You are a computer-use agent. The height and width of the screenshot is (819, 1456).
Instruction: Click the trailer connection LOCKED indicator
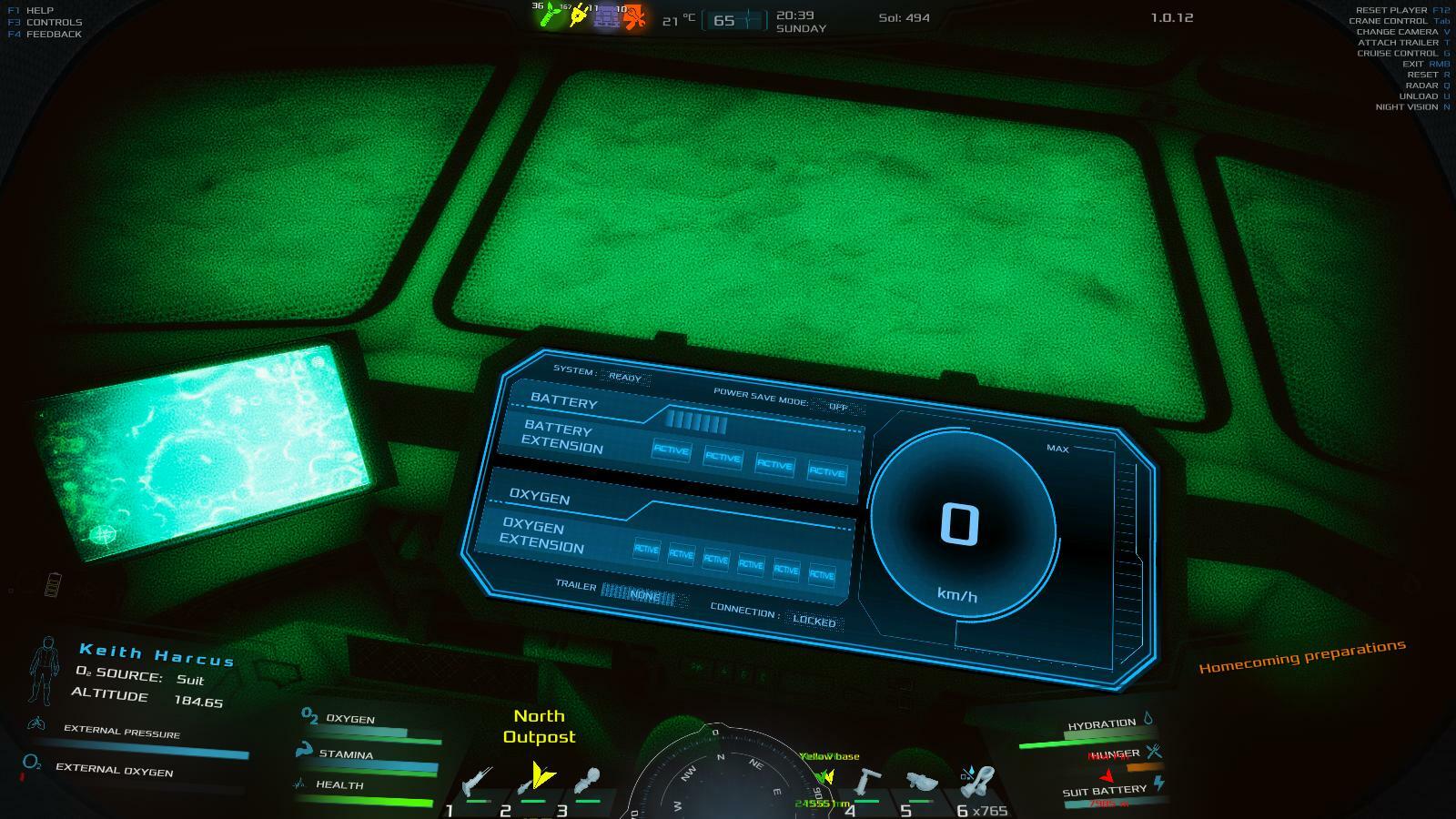pyautogui.click(x=814, y=621)
